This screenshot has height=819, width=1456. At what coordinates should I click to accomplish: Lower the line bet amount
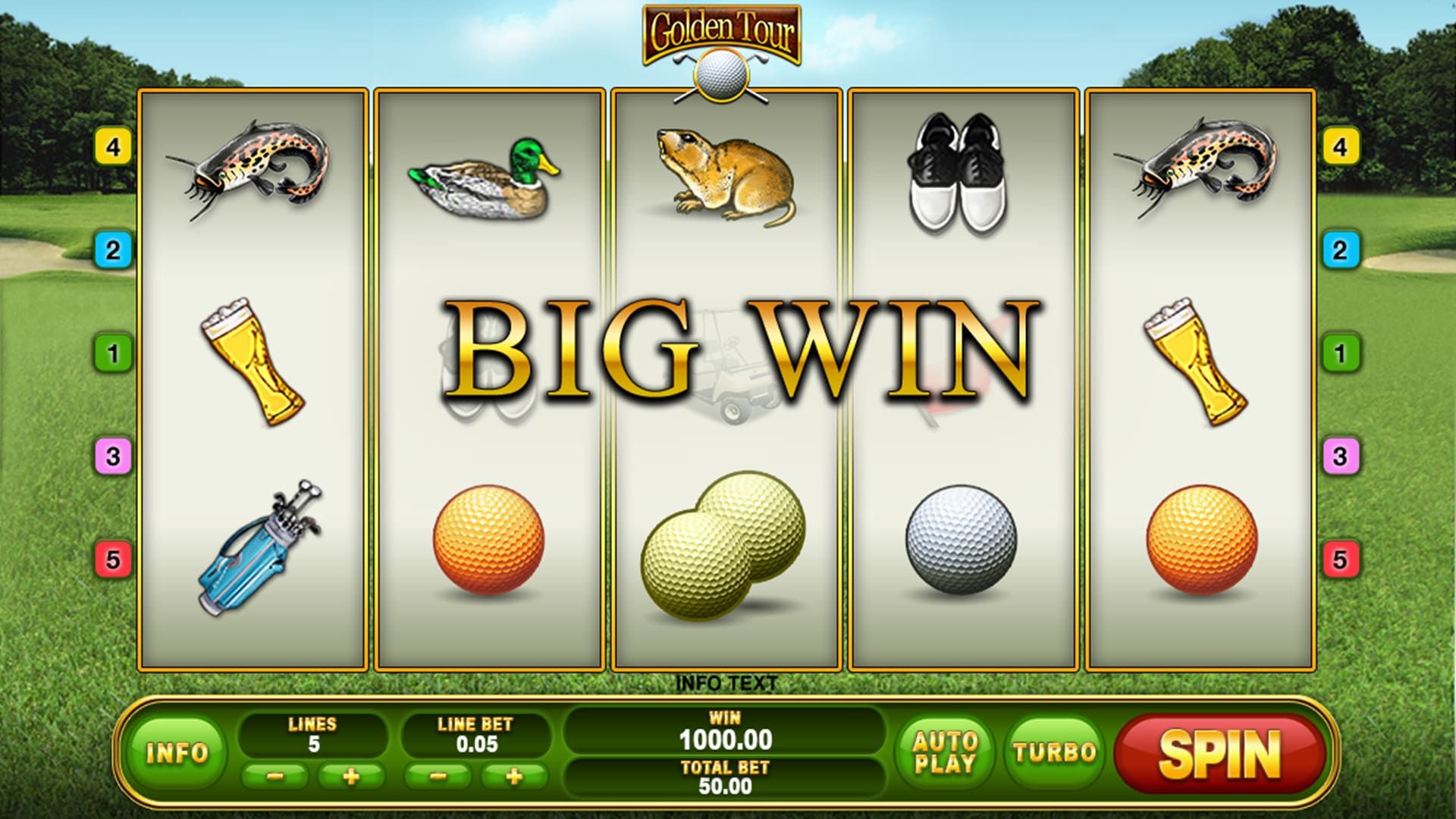pos(439,777)
